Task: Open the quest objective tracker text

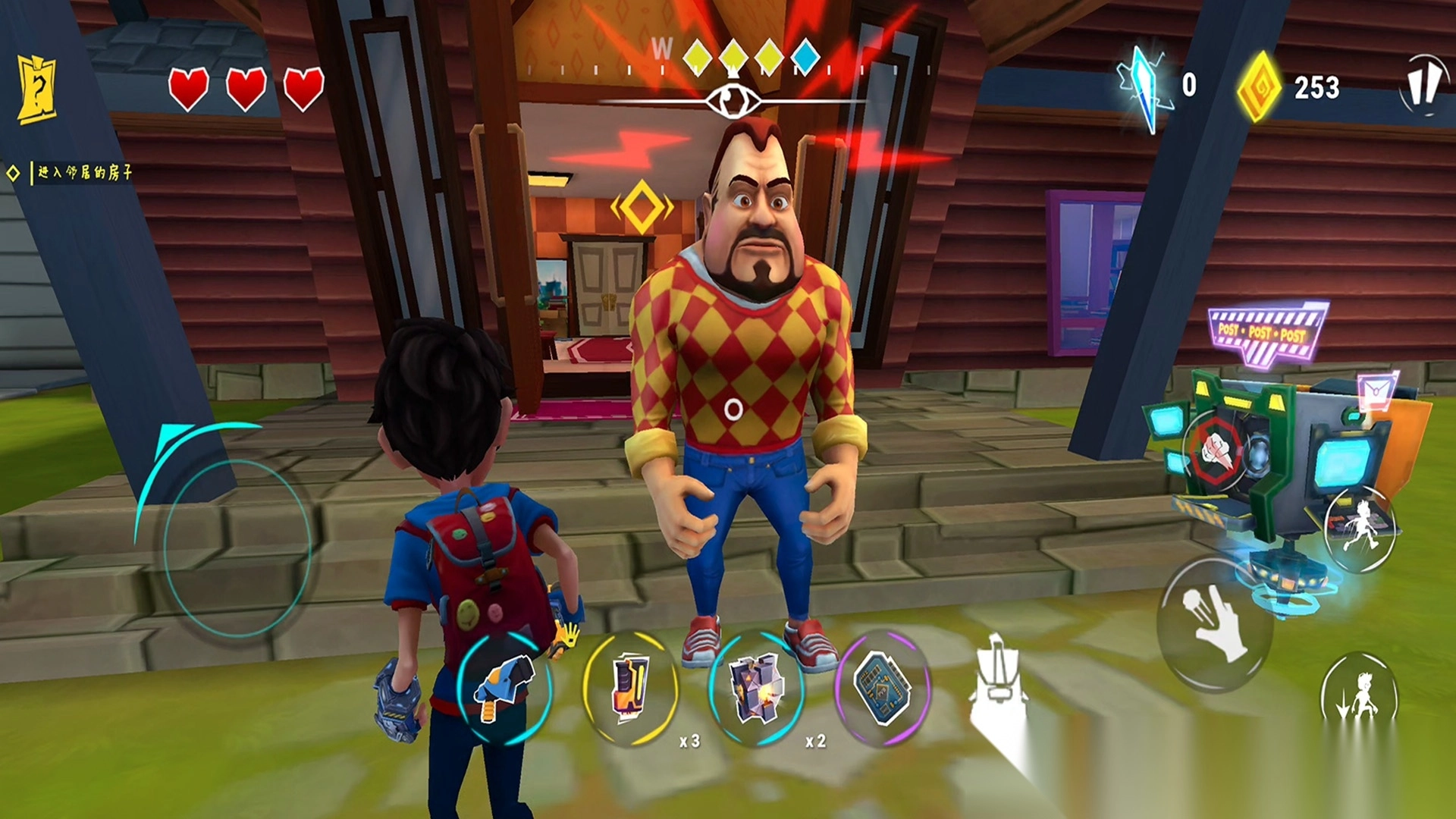Action: 84,173
